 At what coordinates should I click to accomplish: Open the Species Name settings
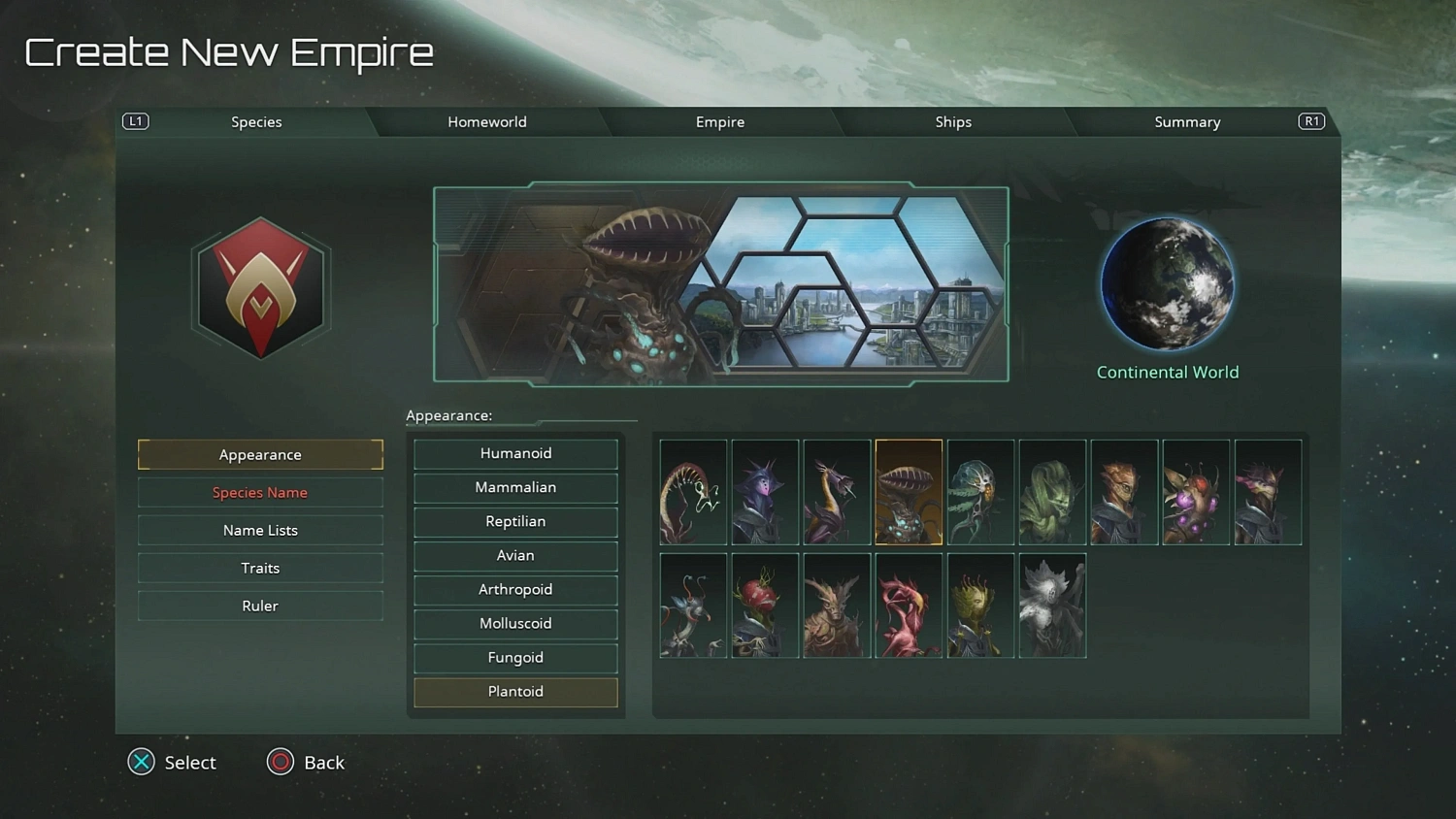click(x=260, y=492)
